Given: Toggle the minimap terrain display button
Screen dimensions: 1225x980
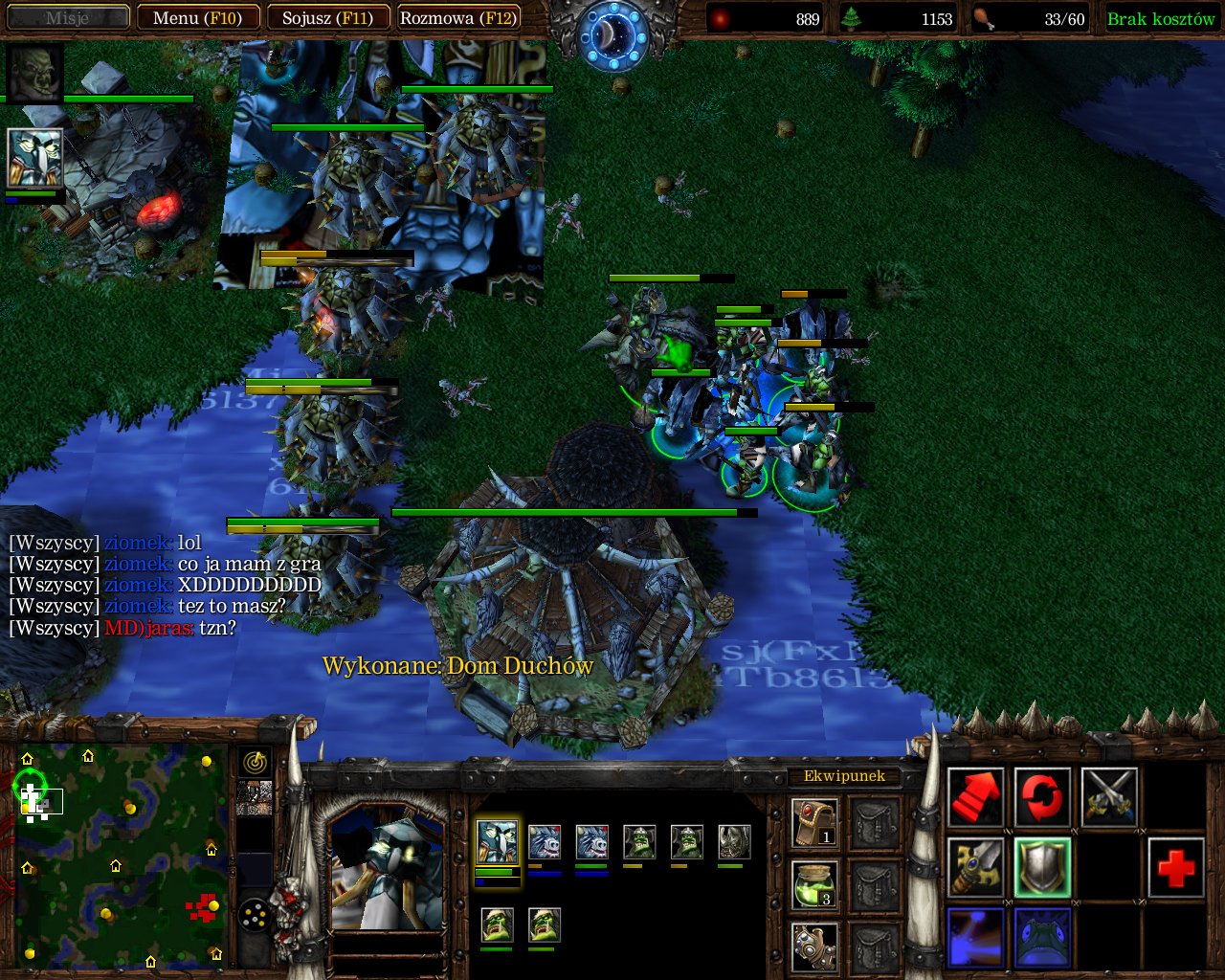Looking at the screenshot, I should 255,796.
